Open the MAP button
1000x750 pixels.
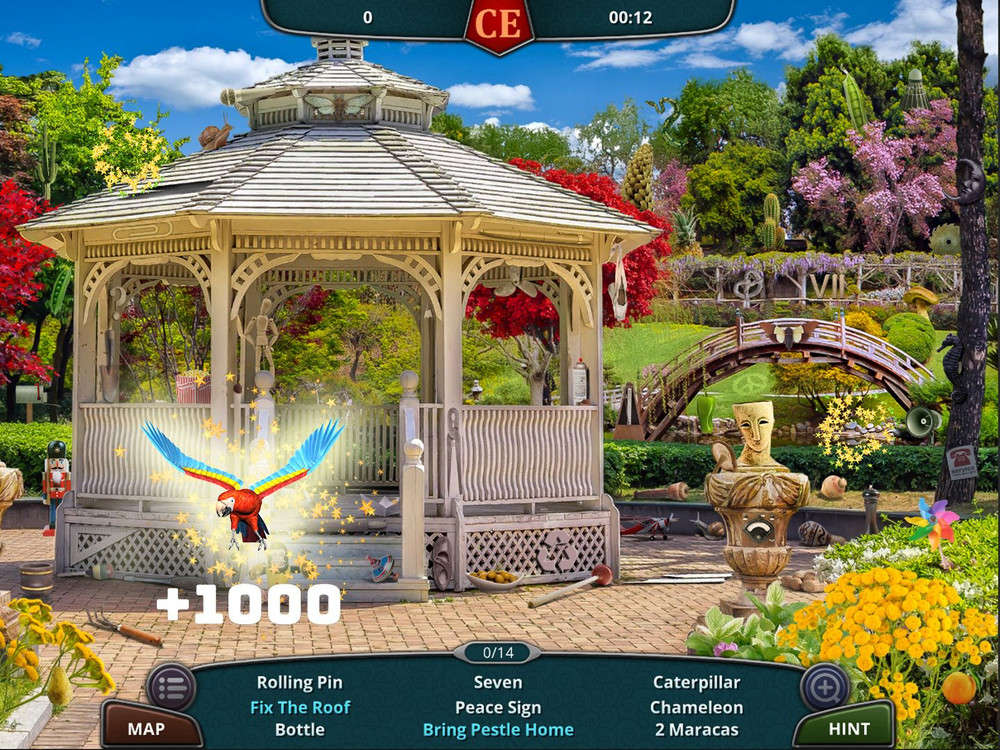[146, 729]
